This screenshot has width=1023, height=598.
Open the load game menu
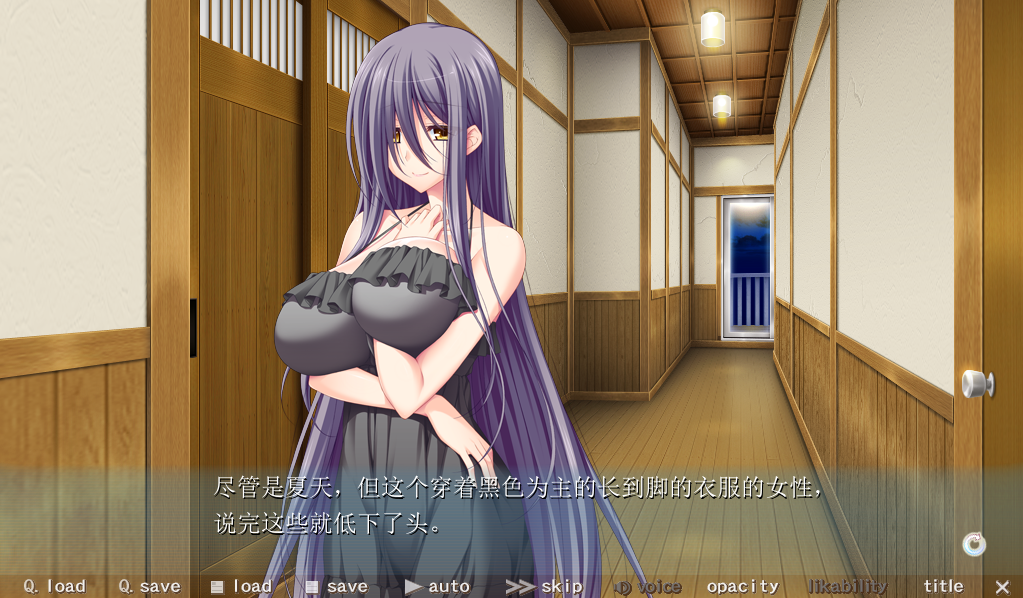(x=241, y=587)
